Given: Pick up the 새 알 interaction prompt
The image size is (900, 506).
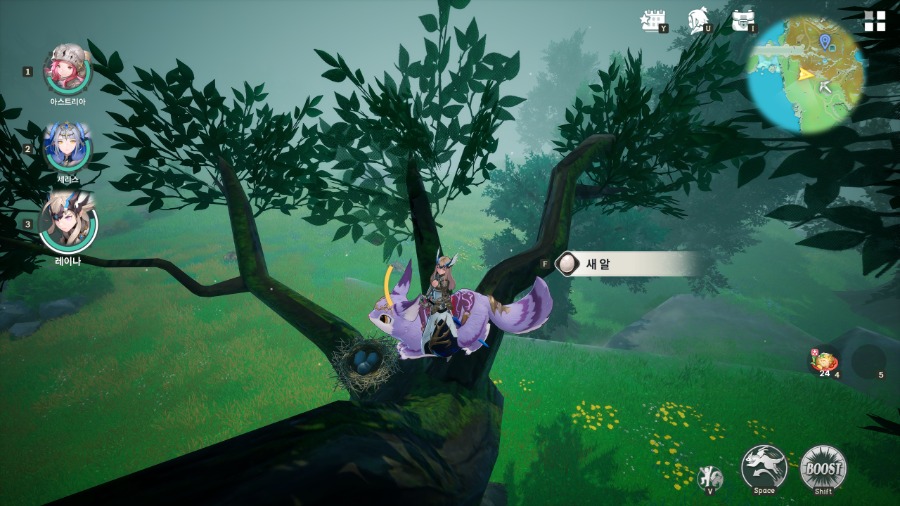Looking at the screenshot, I should 625,263.
